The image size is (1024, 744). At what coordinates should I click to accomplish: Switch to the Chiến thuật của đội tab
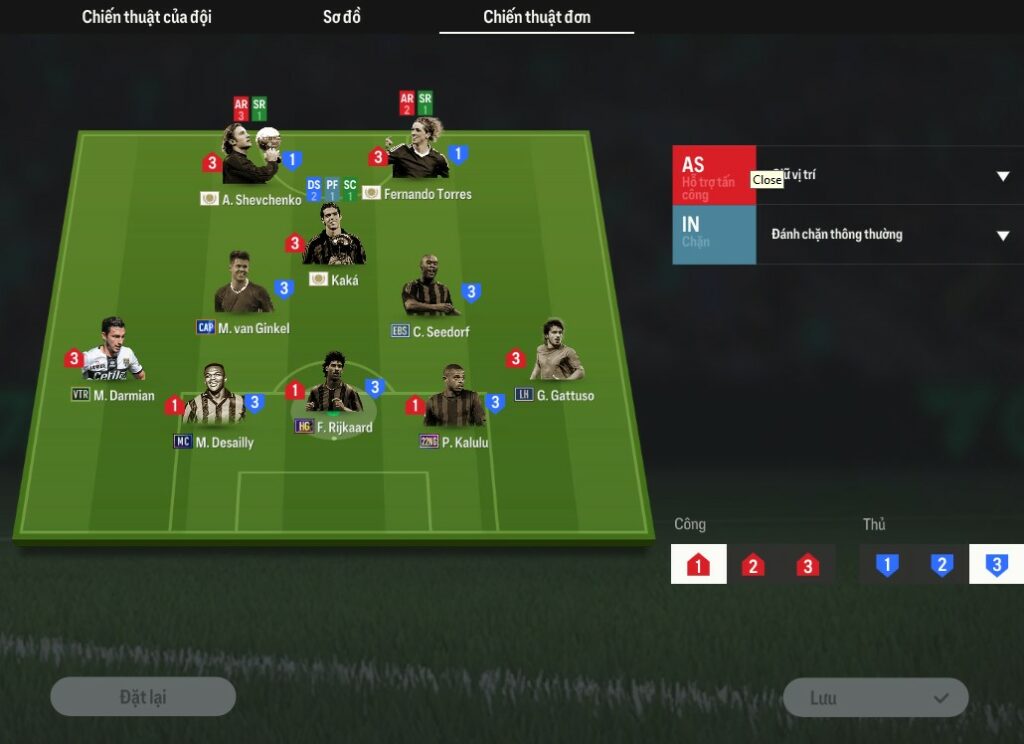click(147, 17)
